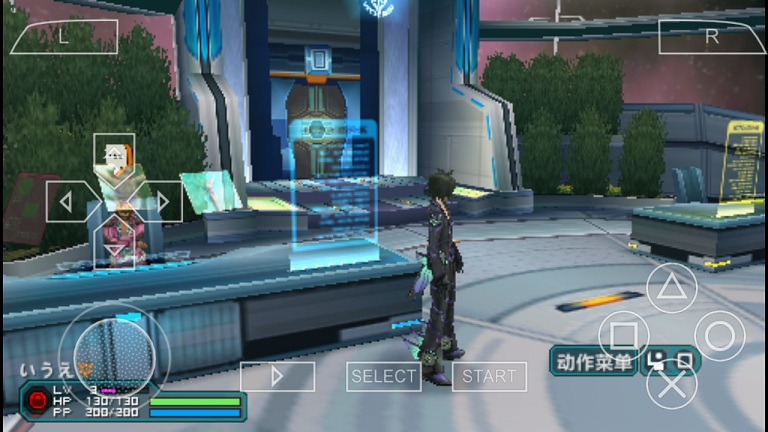Image resolution: width=768 pixels, height=432 pixels.
Task: Click the D-pad down arrow
Action: 114,249
